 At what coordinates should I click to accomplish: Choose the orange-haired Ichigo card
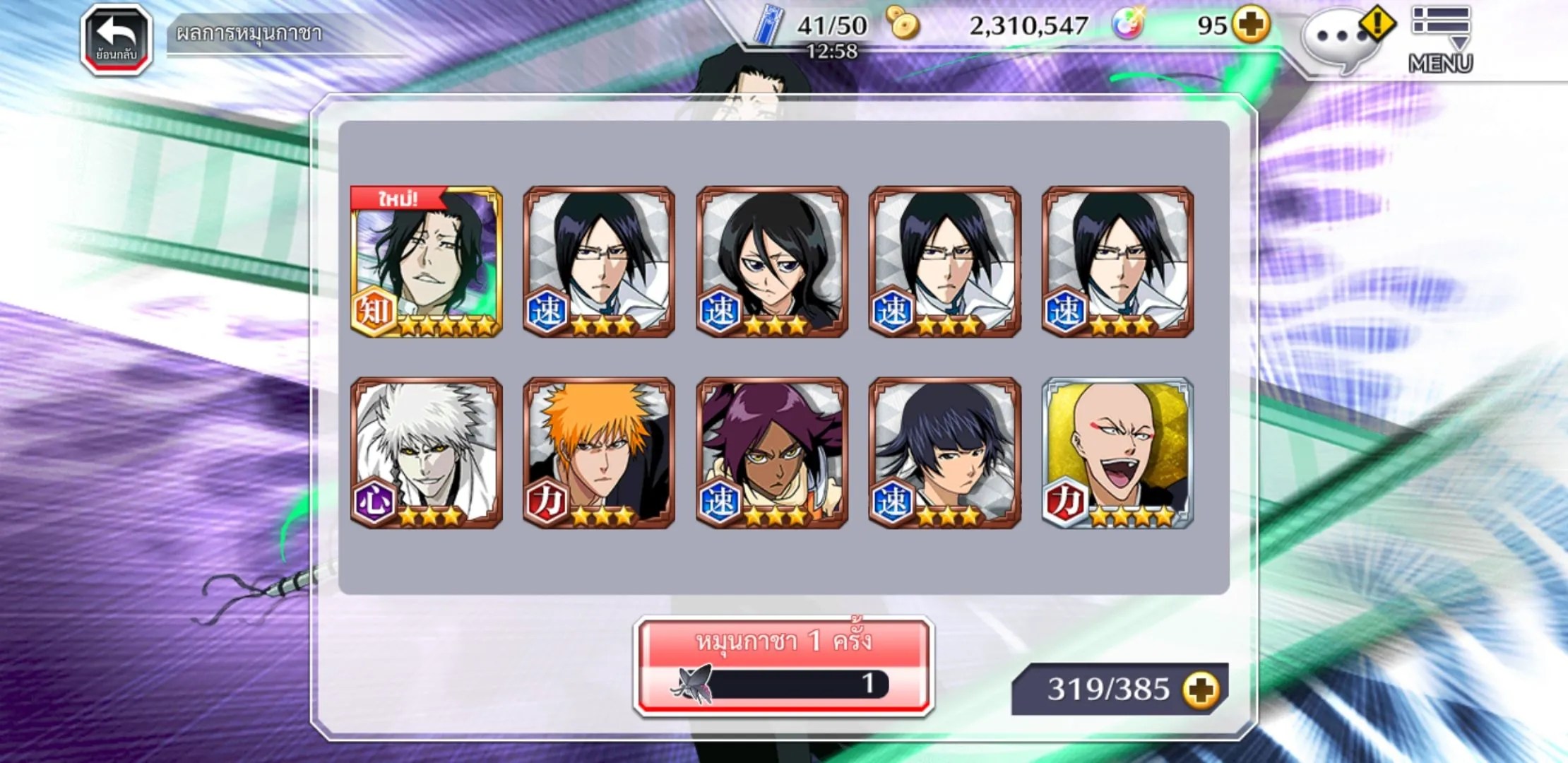tap(599, 452)
